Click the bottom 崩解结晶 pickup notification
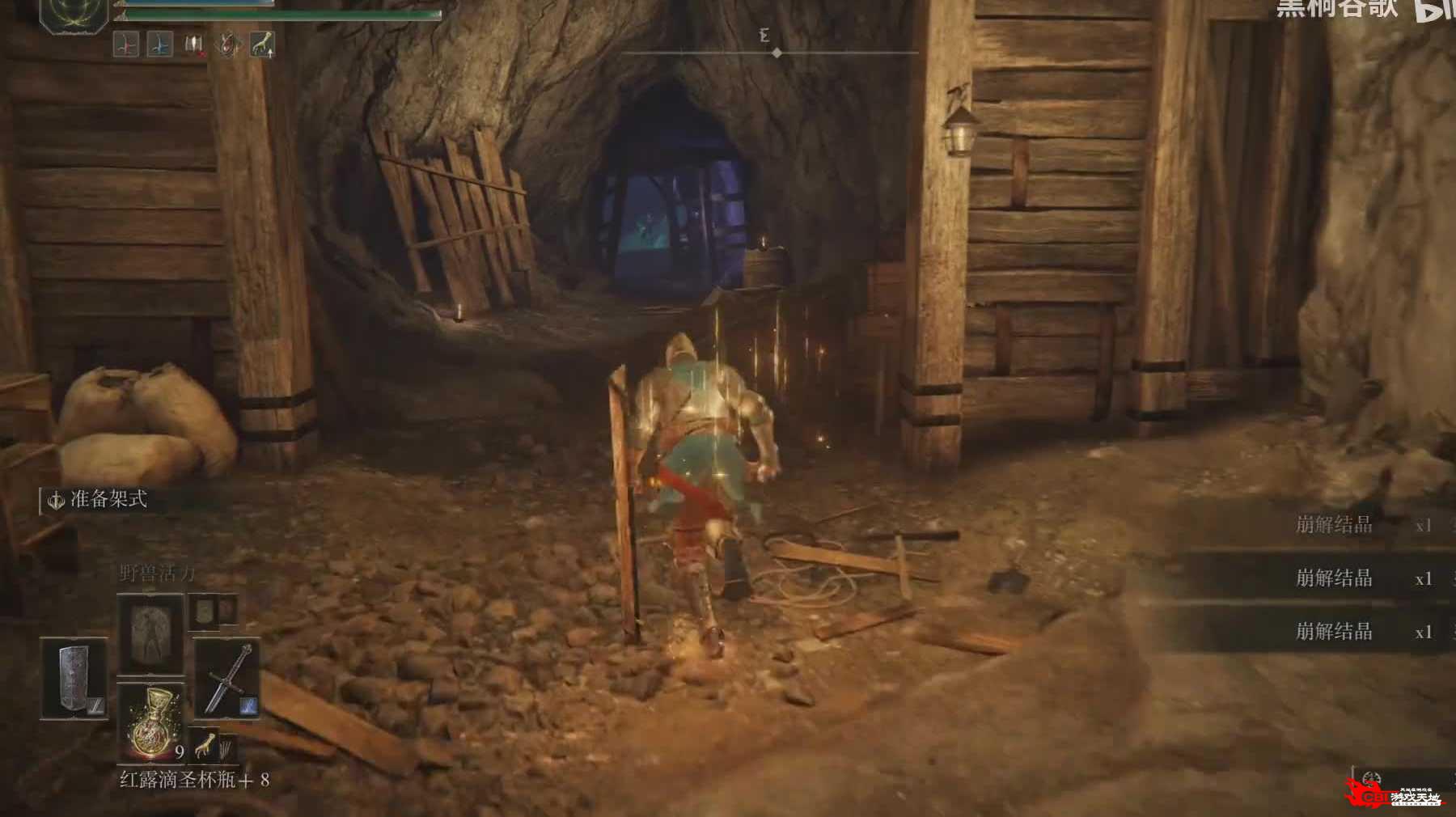The image size is (1456, 817). [x=1335, y=631]
